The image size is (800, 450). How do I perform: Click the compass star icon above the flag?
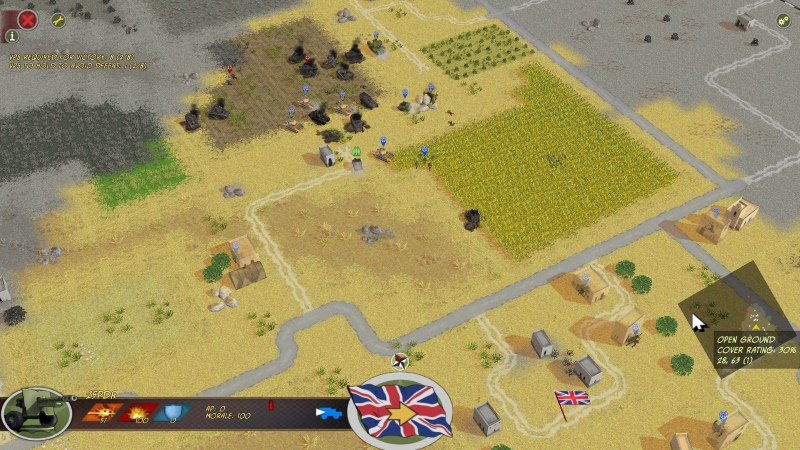point(400,360)
